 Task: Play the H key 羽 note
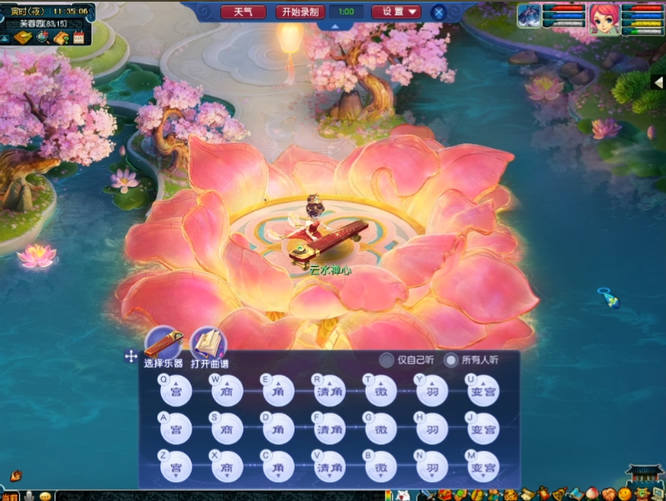click(x=431, y=429)
